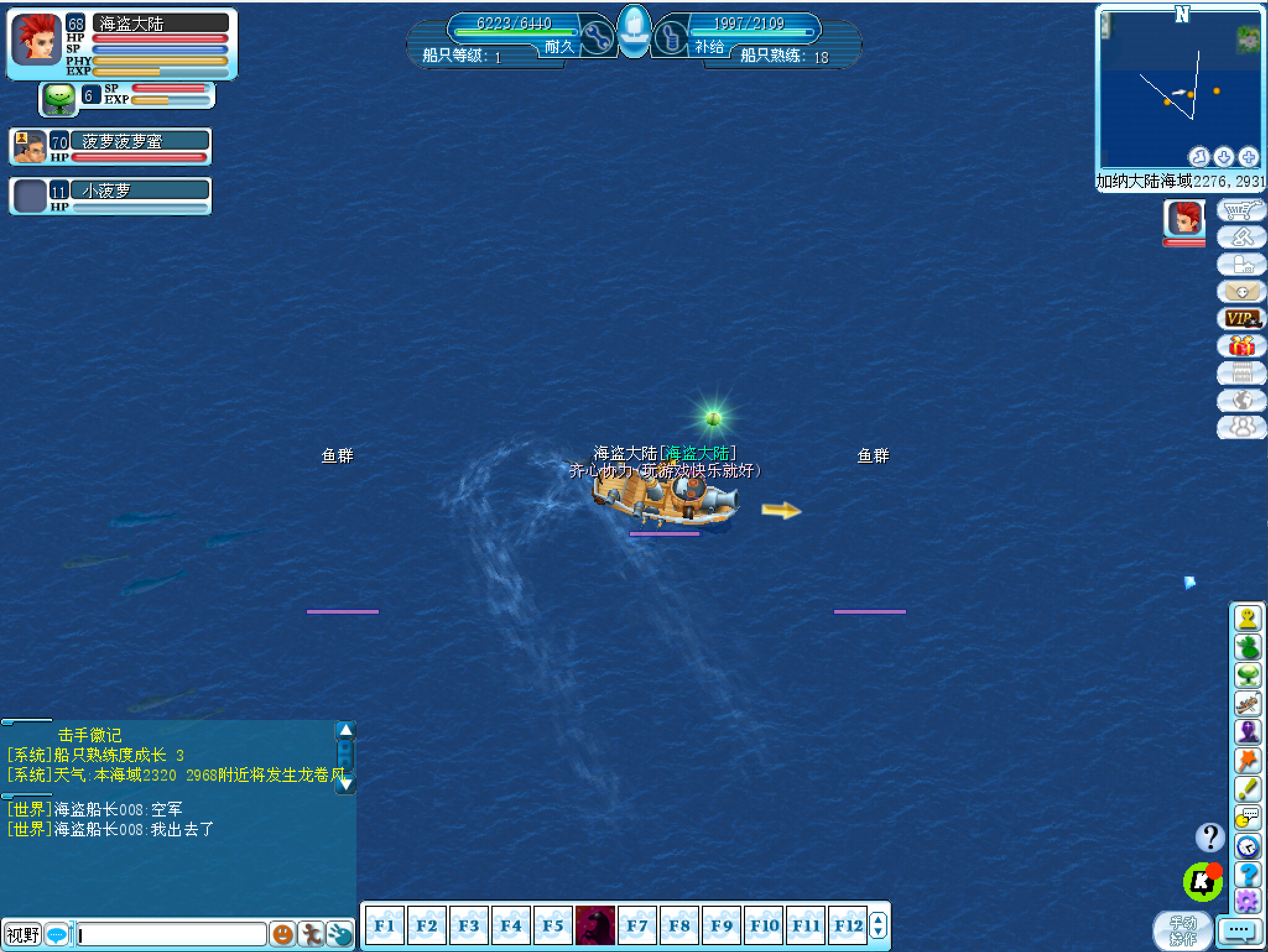Click the chat log scroll-up arrow
The image size is (1268, 952).
[346, 731]
